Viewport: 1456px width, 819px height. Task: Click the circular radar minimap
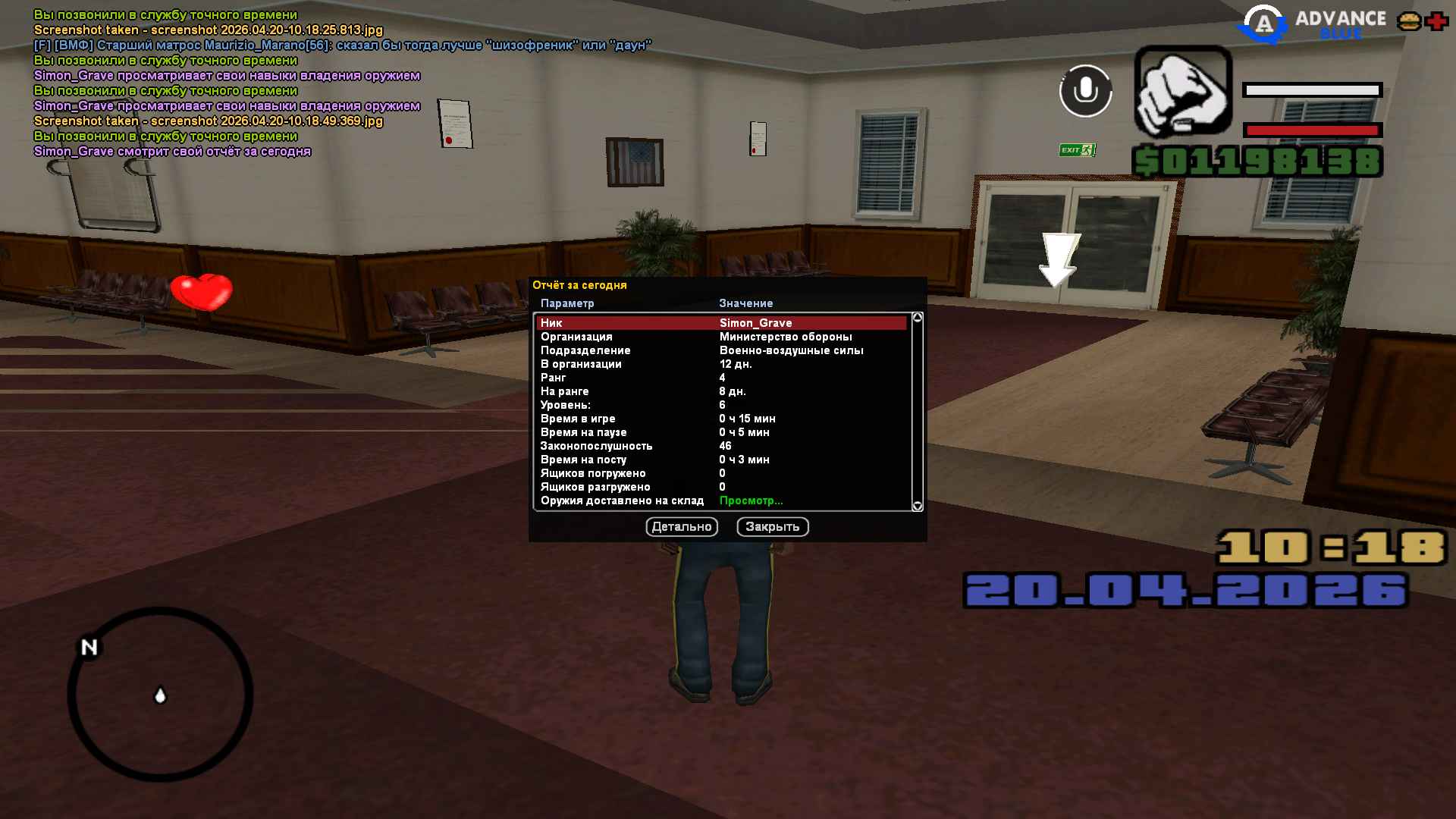160,694
